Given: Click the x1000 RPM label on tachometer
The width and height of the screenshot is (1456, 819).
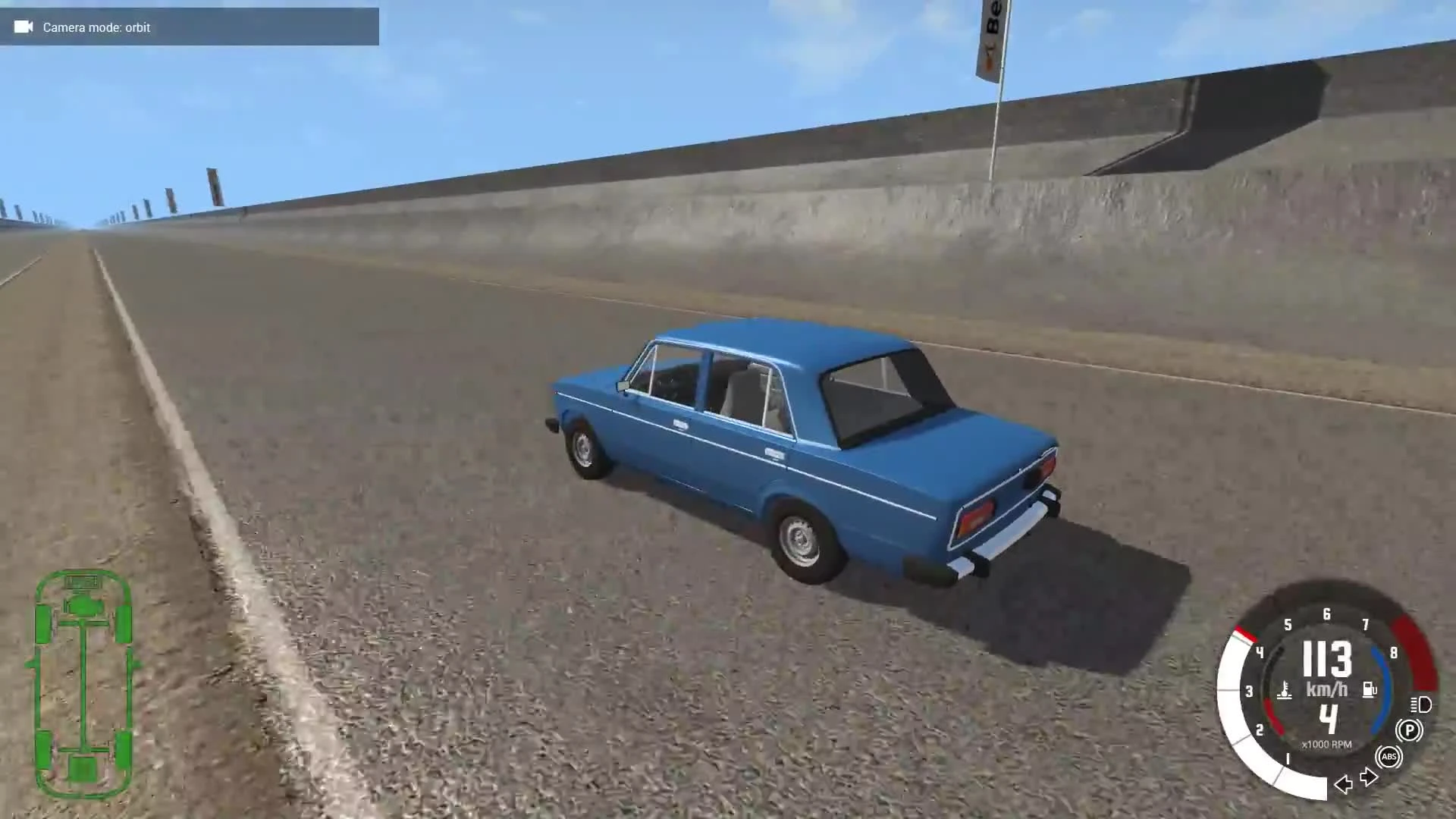Looking at the screenshot, I should coord(1327,744).
